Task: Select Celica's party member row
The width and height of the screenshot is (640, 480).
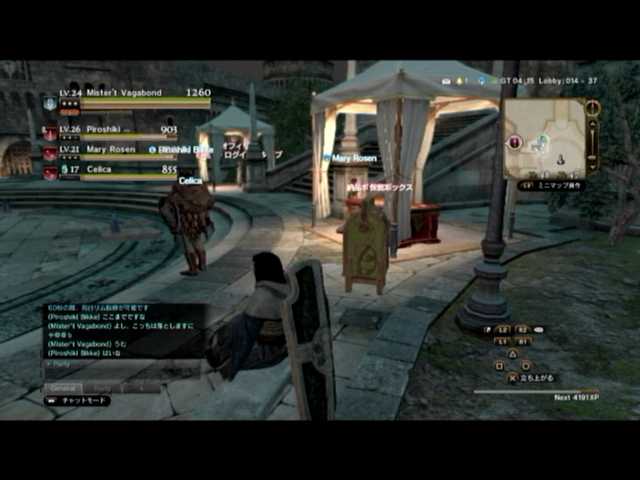Action: 110,171
